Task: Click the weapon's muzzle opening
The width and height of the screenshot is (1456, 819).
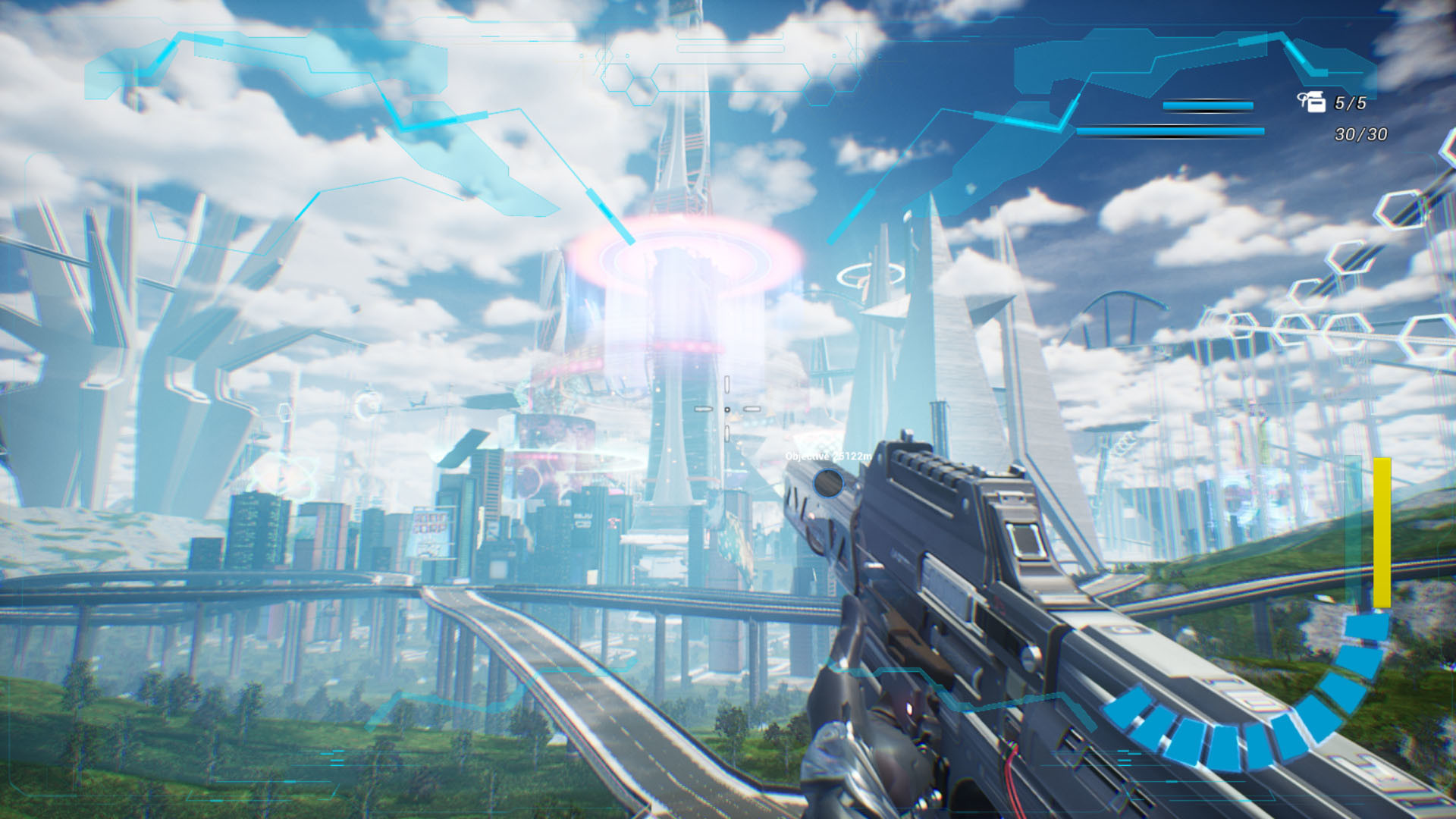Action: [x=828, y=483]
